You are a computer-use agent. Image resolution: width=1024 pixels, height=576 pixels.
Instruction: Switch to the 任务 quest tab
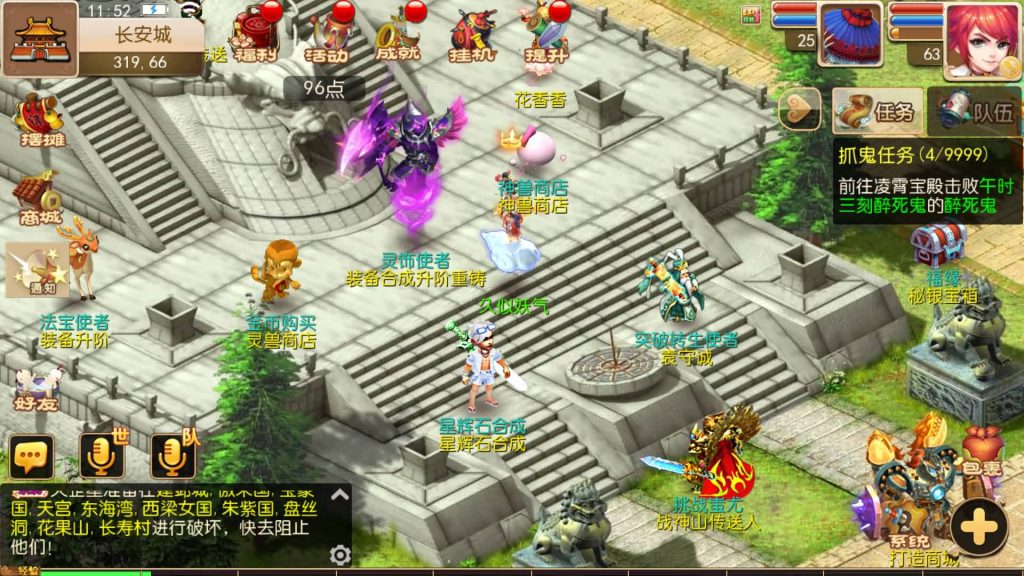877,111
